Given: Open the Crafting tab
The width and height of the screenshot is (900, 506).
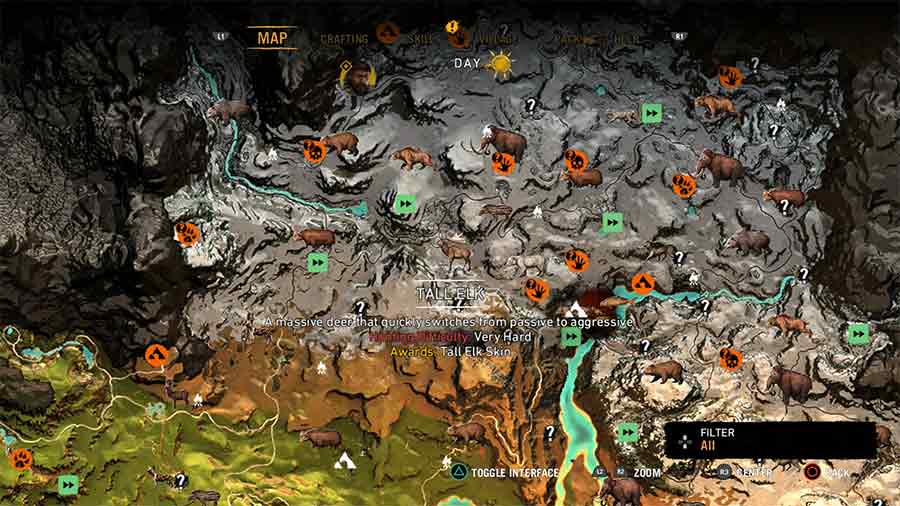Looking at the screenshot, I should [344, 39].
